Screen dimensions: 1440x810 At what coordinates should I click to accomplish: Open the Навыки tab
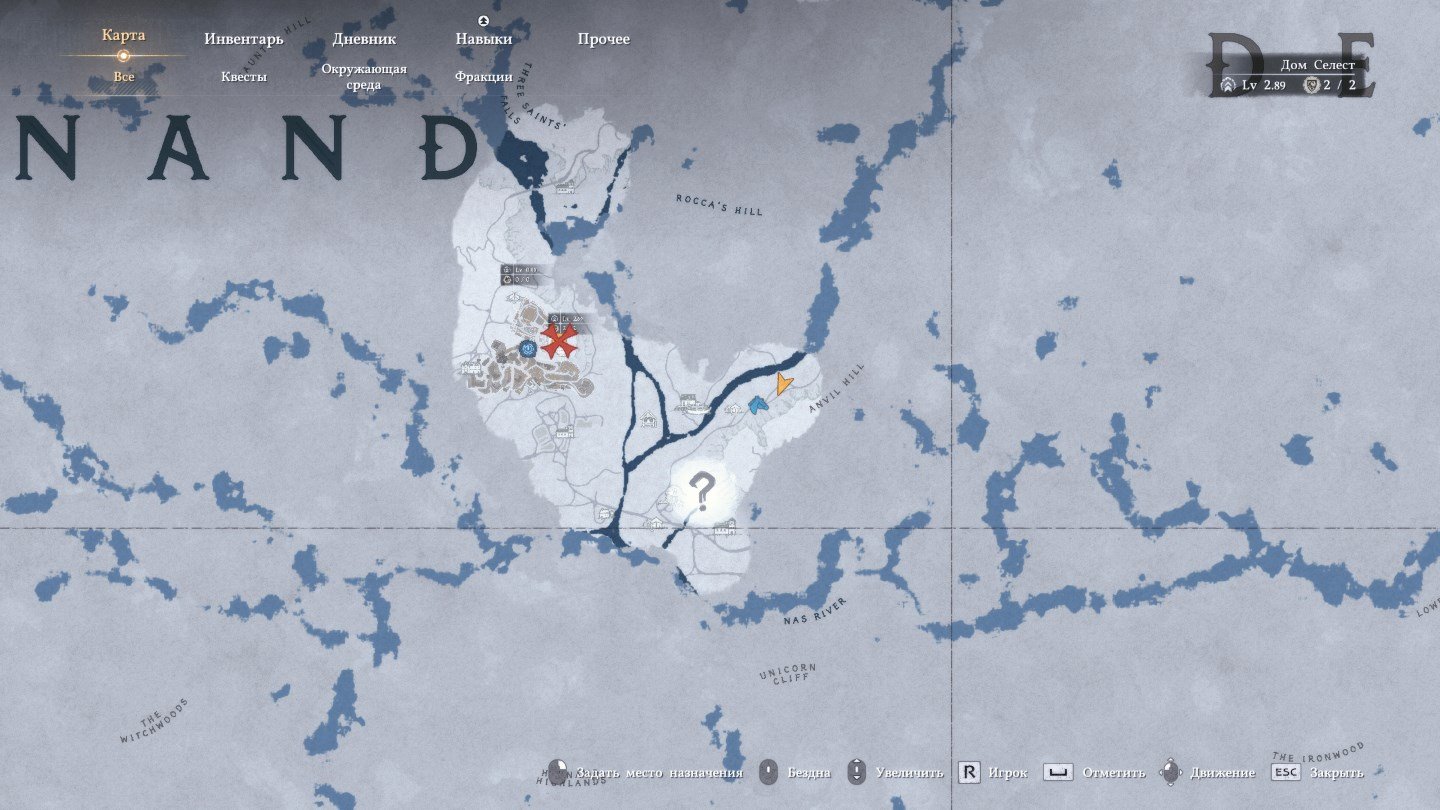(x=484, y=39)
